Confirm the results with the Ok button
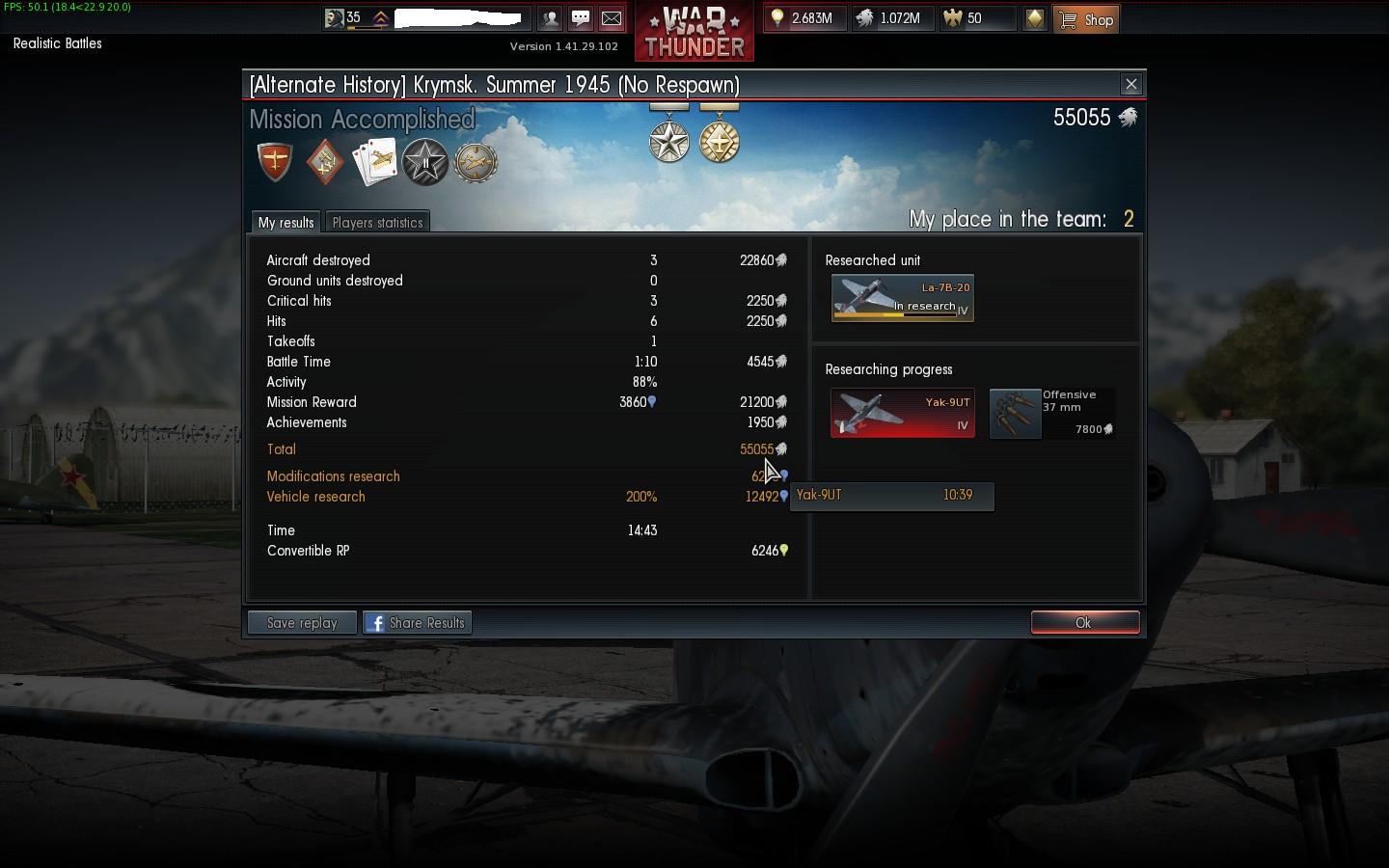 pyautogui.click(x=1084, y=623)
